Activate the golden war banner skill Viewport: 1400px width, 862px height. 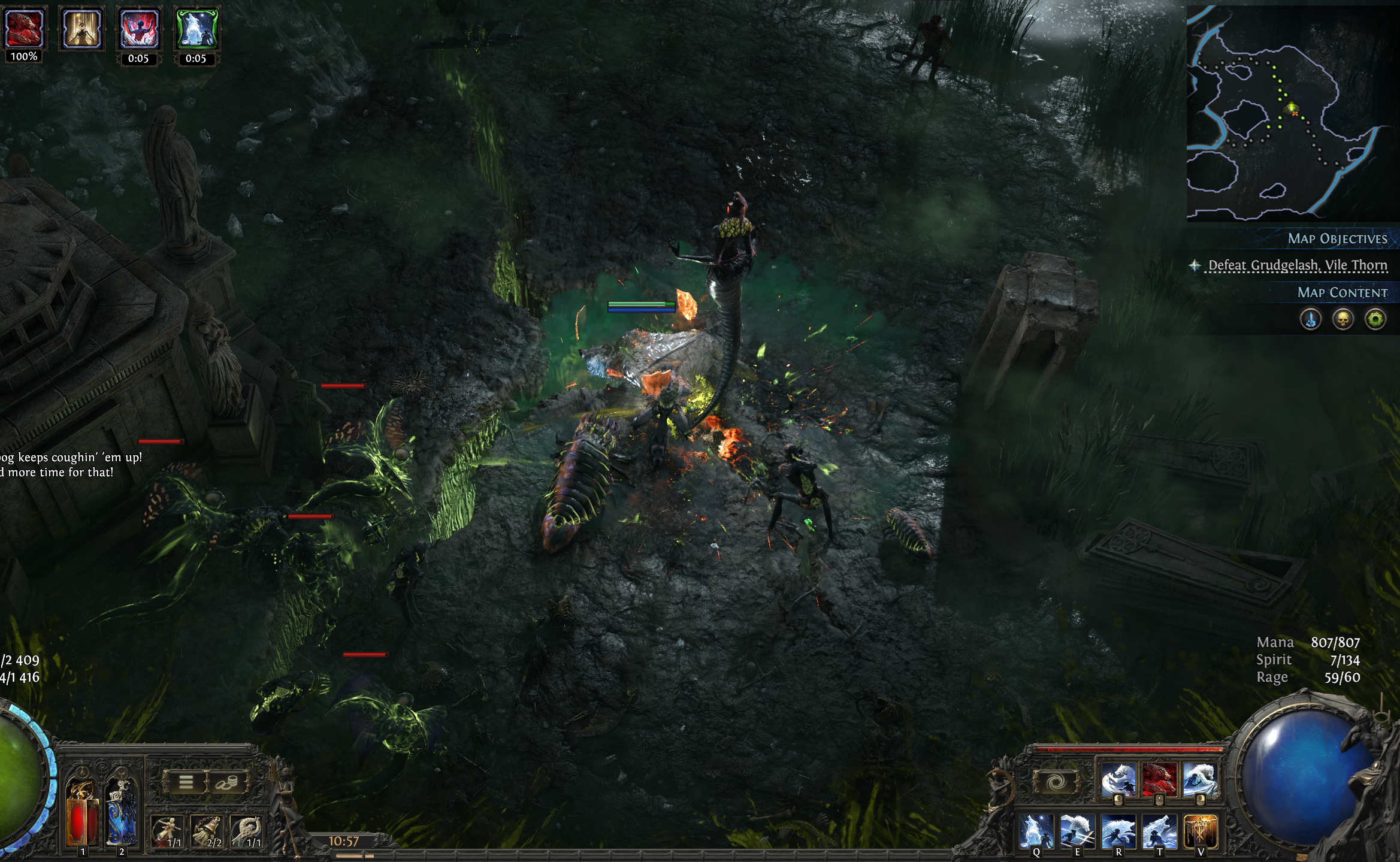click(x=1200, y=832)
